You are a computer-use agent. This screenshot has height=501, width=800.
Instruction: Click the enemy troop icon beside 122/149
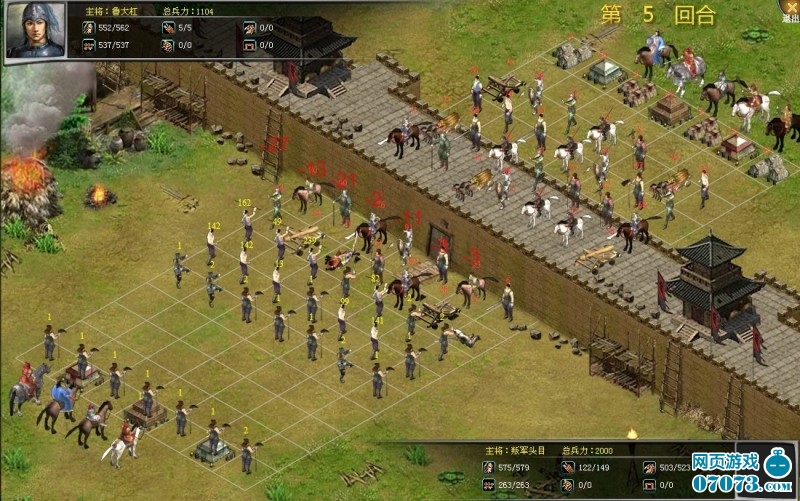pos(569,467)
